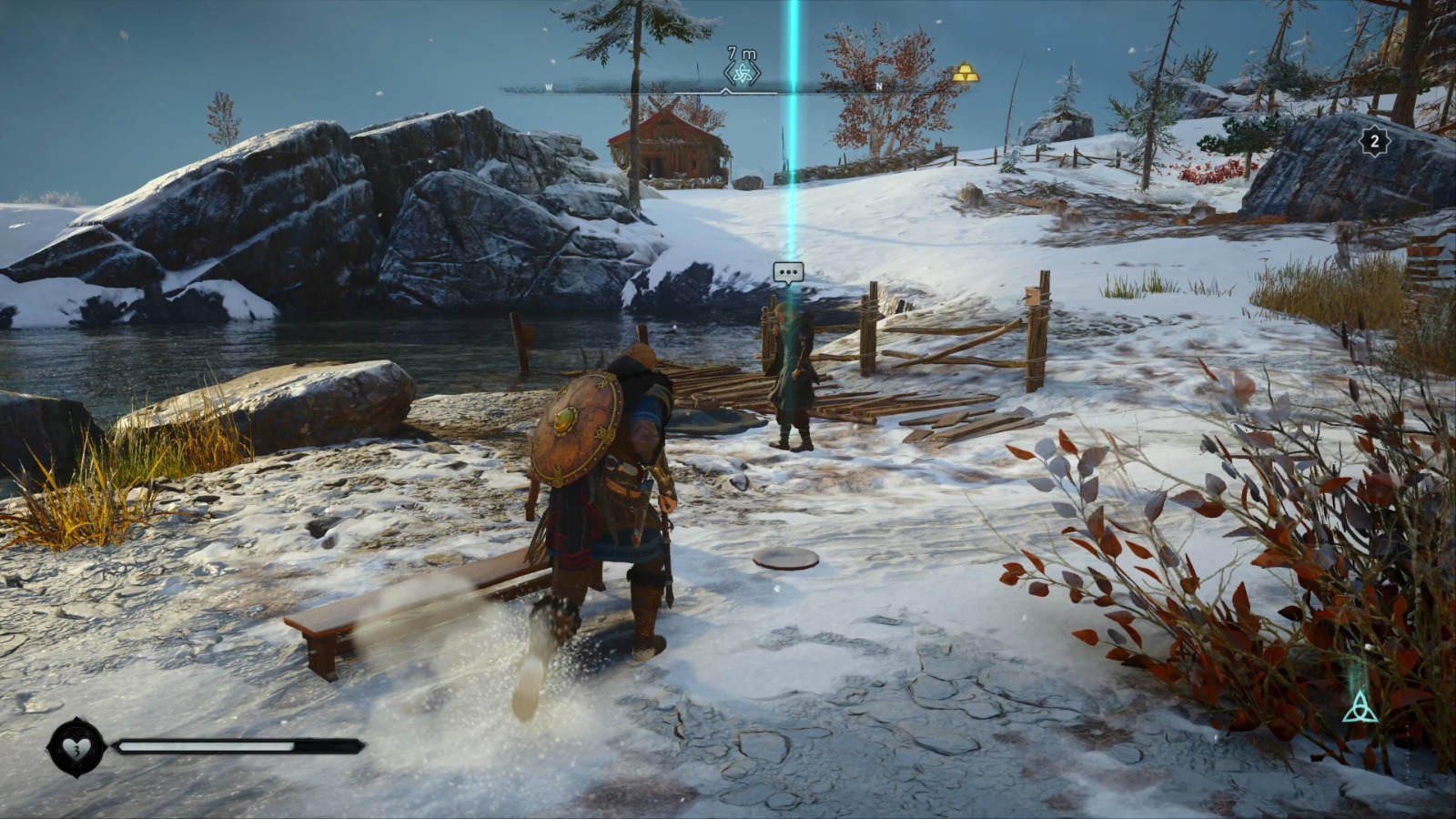The image size is (1456, 819).
Task: Activate the Odin's Sight triangle emblem
Action: point(1360,708)
